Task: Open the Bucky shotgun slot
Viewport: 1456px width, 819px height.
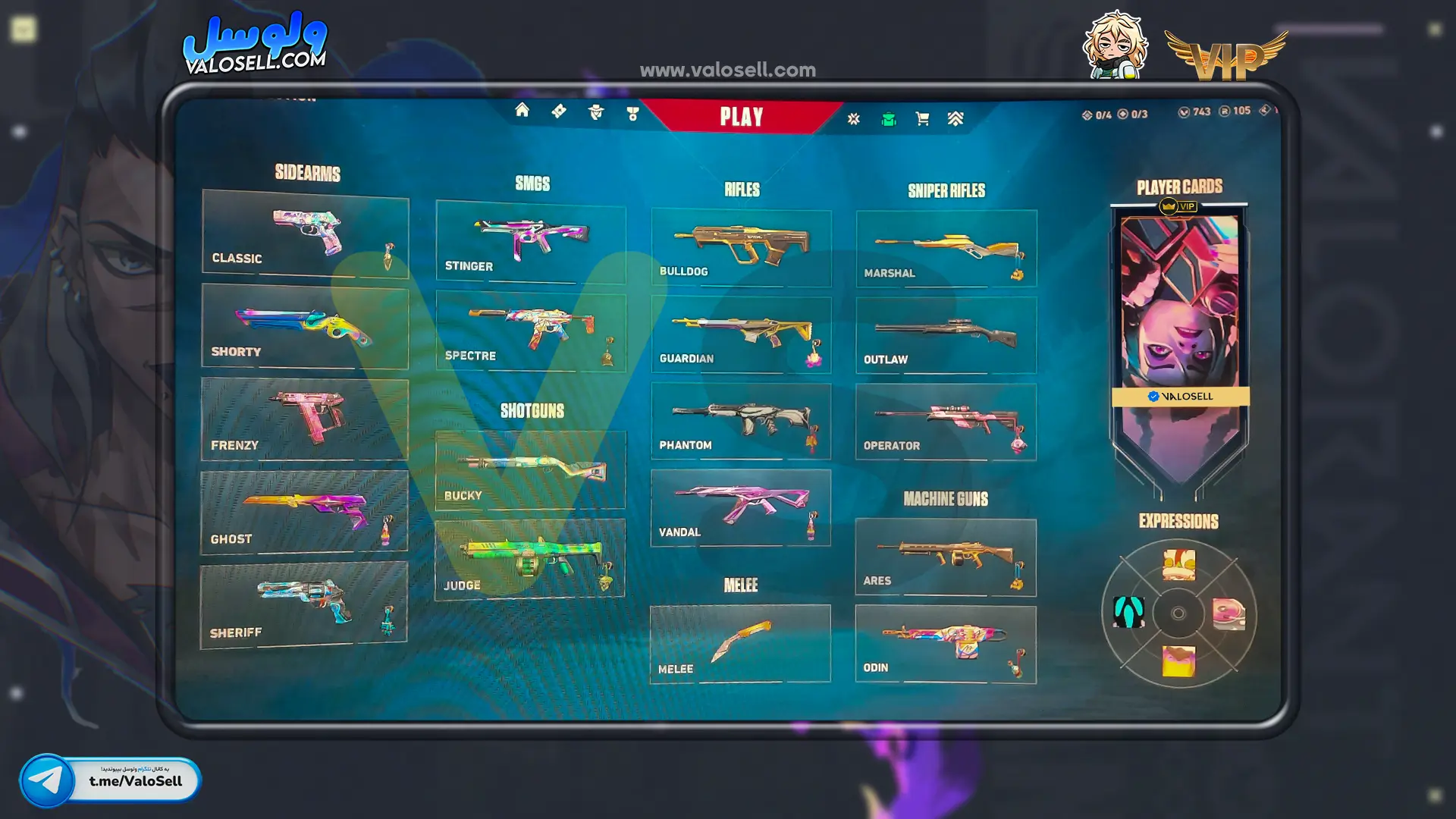Action: (530, 470)
